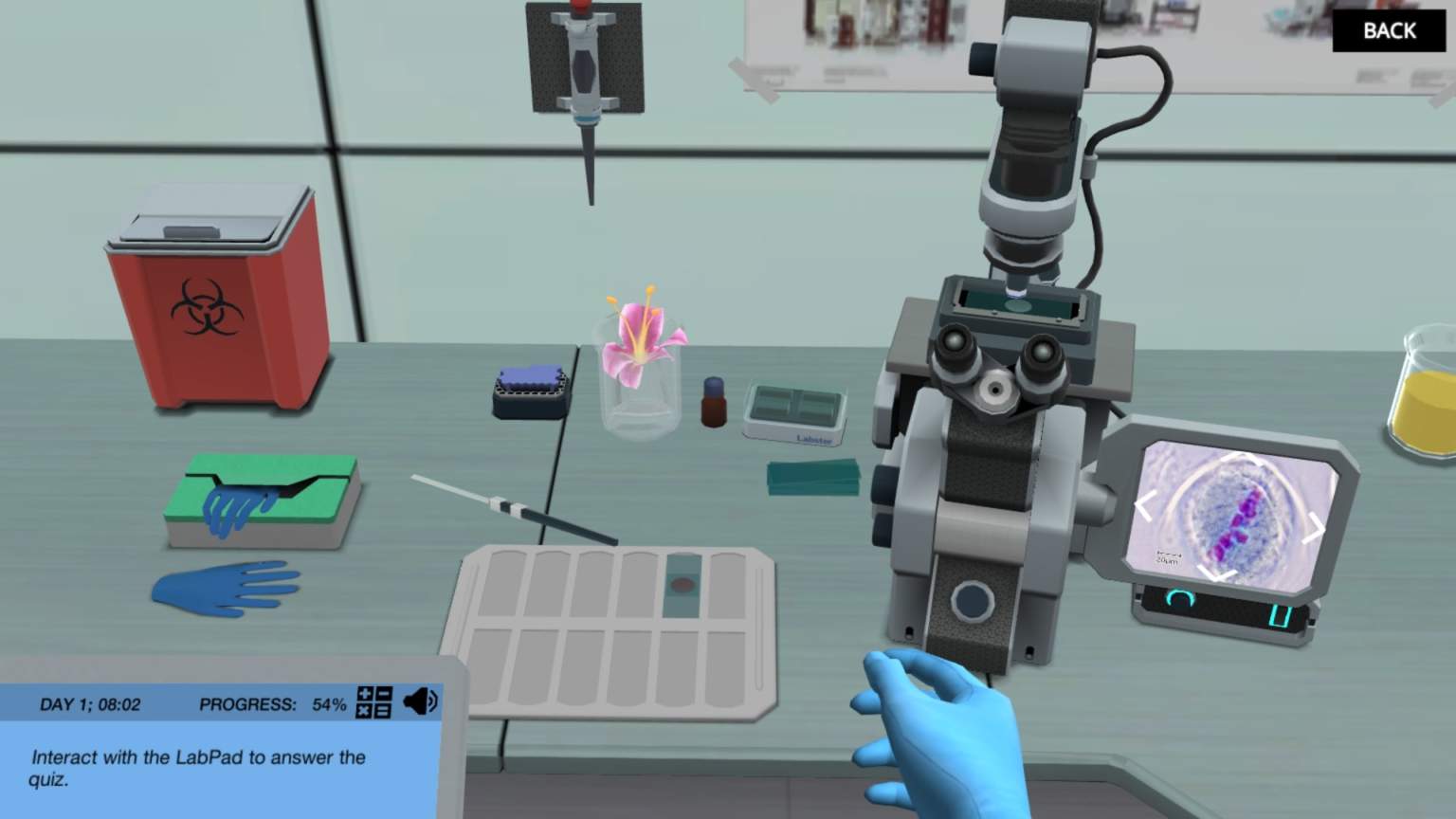
Task: Toggle the teal loop control under the display
Action: coord(1179,599)
